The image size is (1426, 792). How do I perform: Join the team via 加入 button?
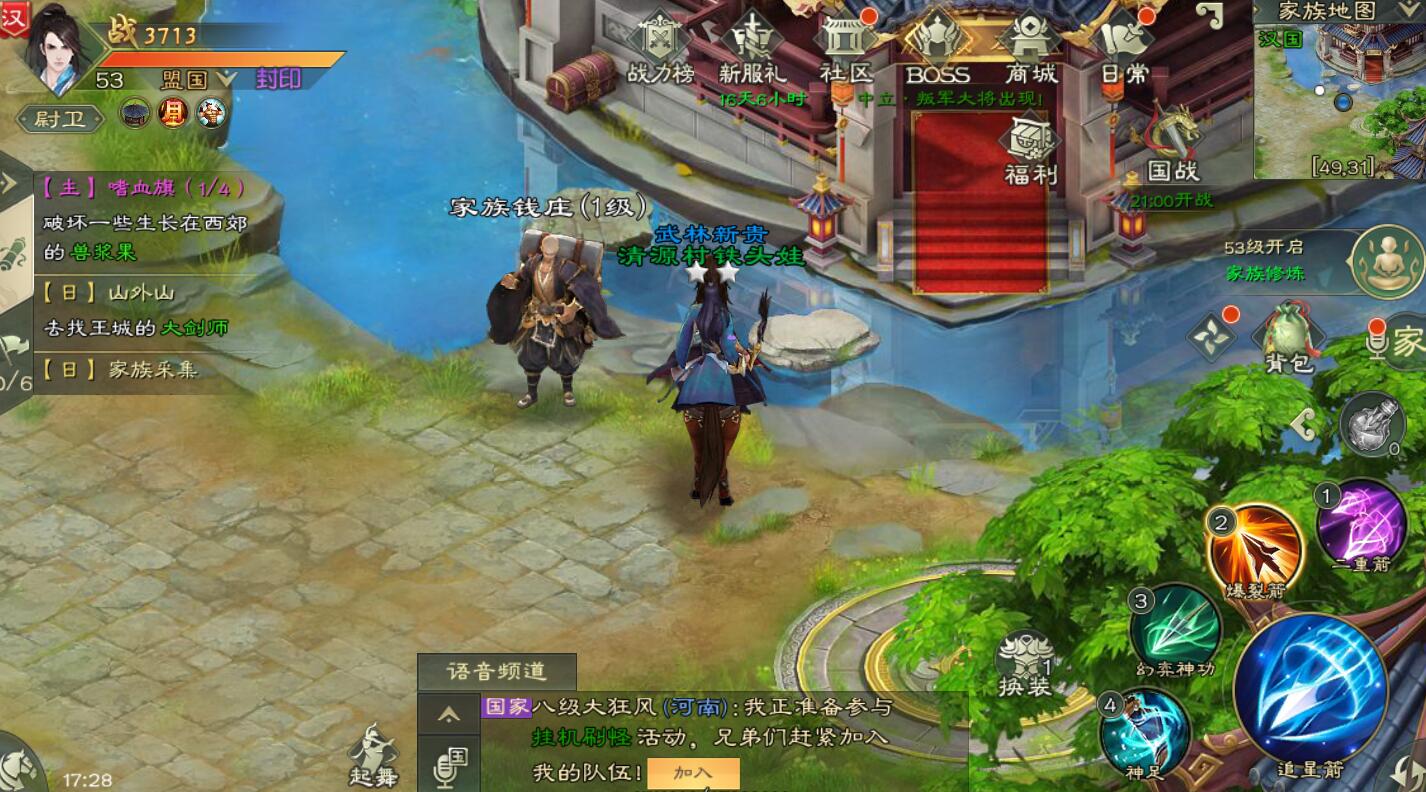click(693, 773)
